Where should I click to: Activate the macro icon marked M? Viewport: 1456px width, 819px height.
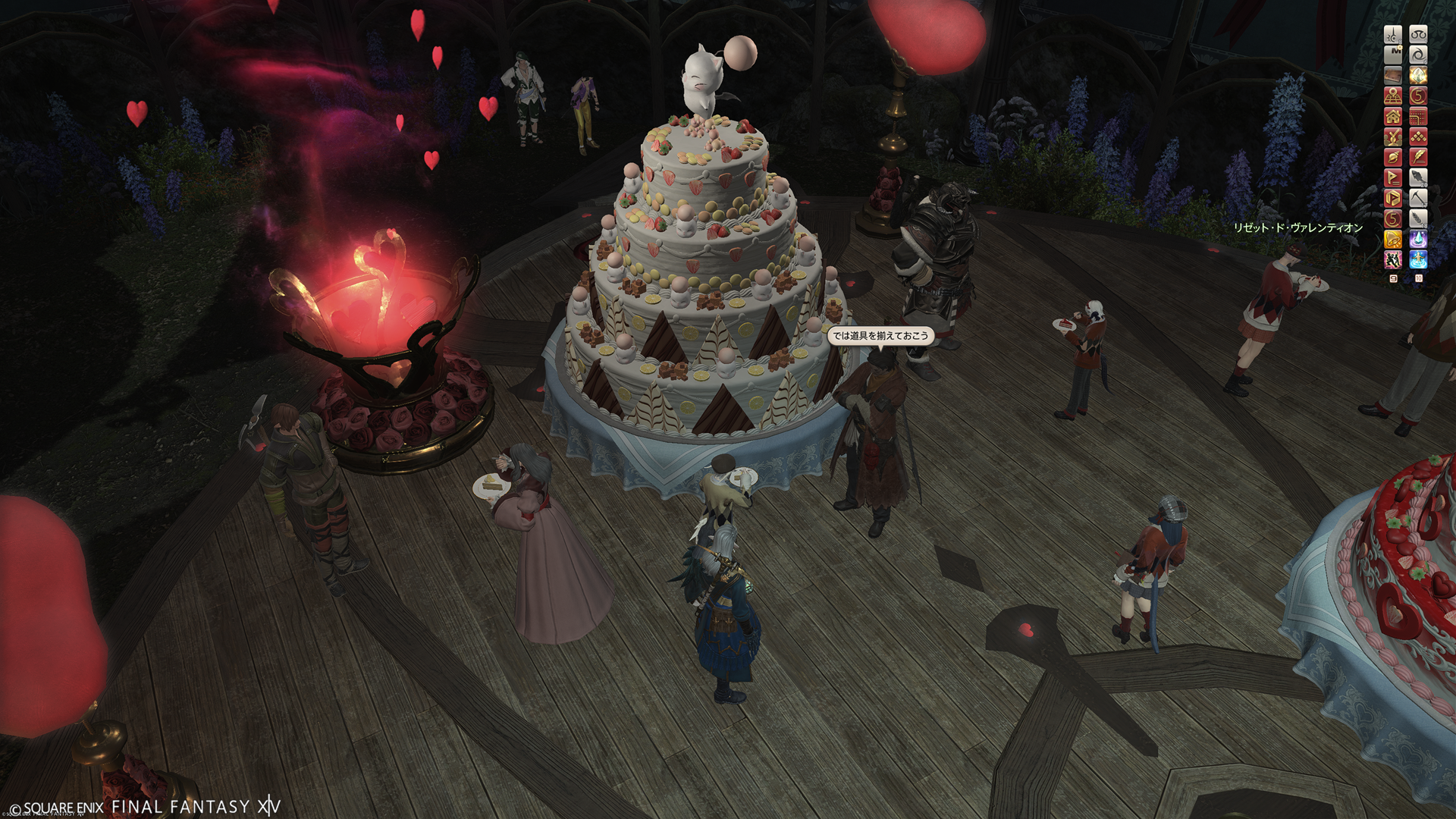[x=1393, y=55]
